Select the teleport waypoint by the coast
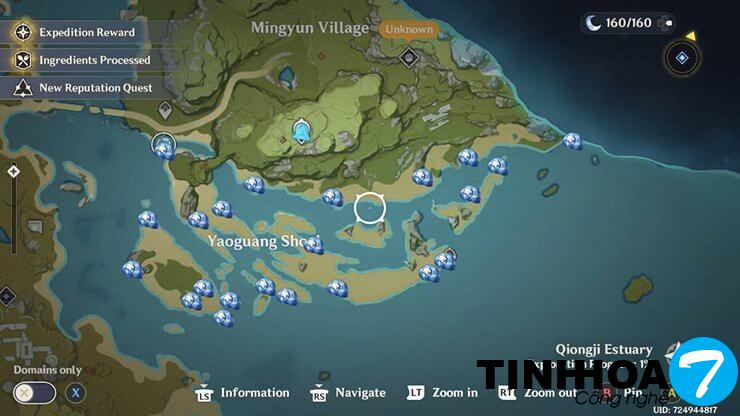 pos(163,147)
